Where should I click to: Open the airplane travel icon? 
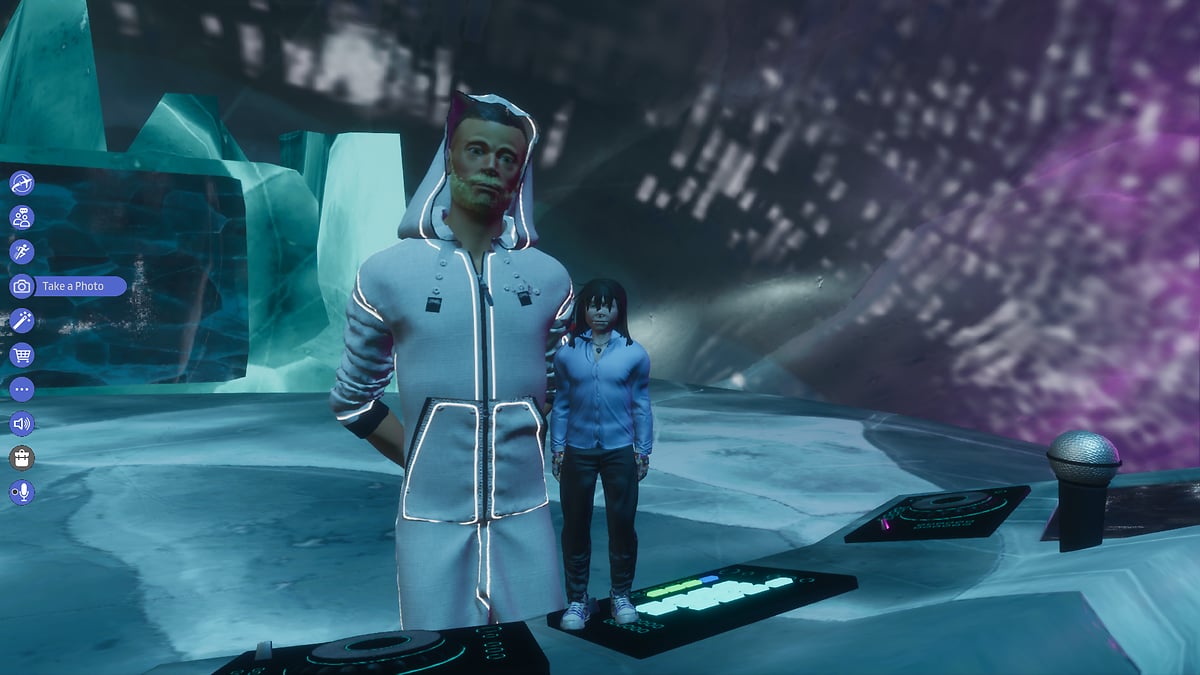(x=22, y=183)
